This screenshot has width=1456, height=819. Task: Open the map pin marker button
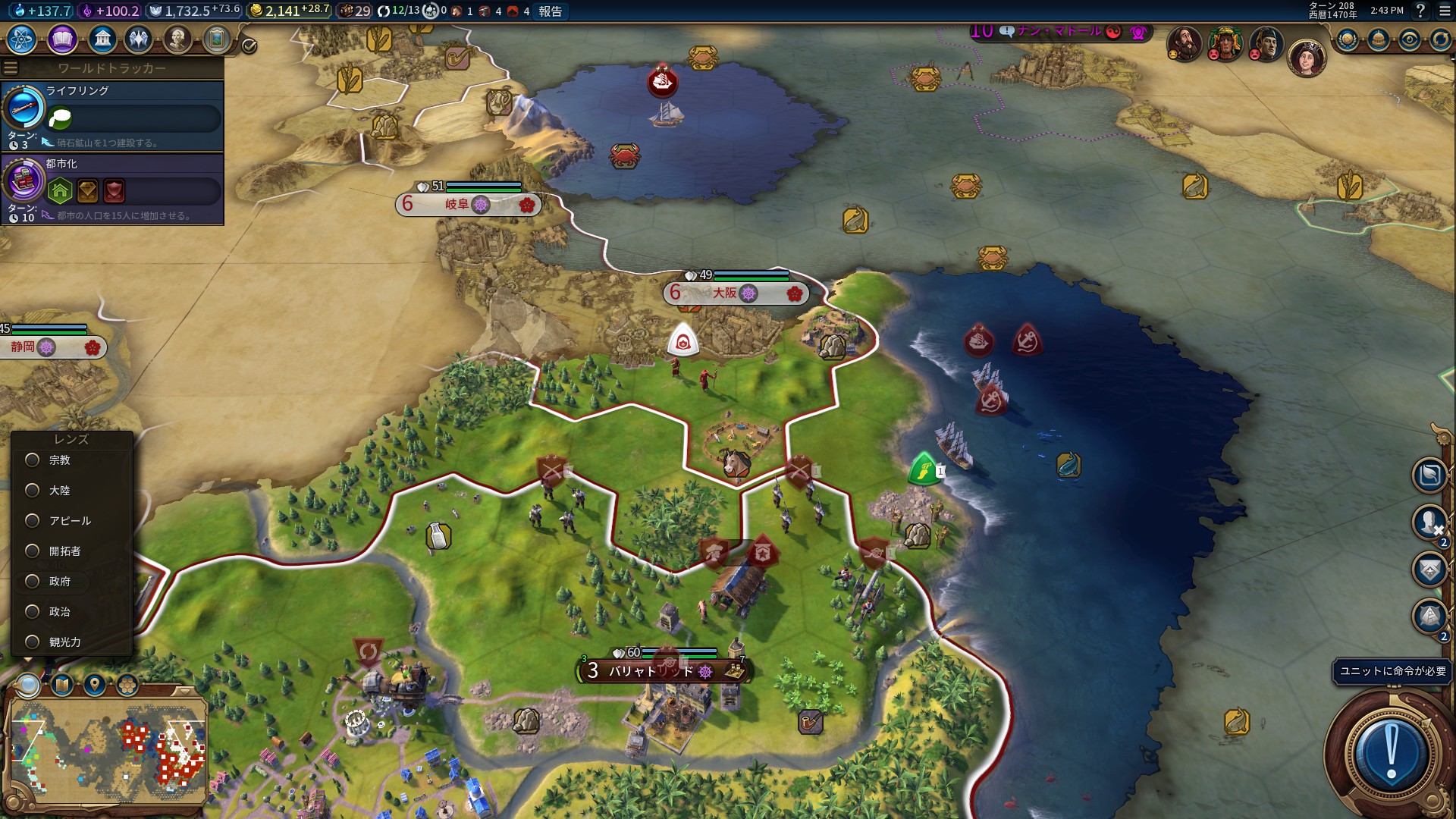pyautogui.click(x=94, y=686)
